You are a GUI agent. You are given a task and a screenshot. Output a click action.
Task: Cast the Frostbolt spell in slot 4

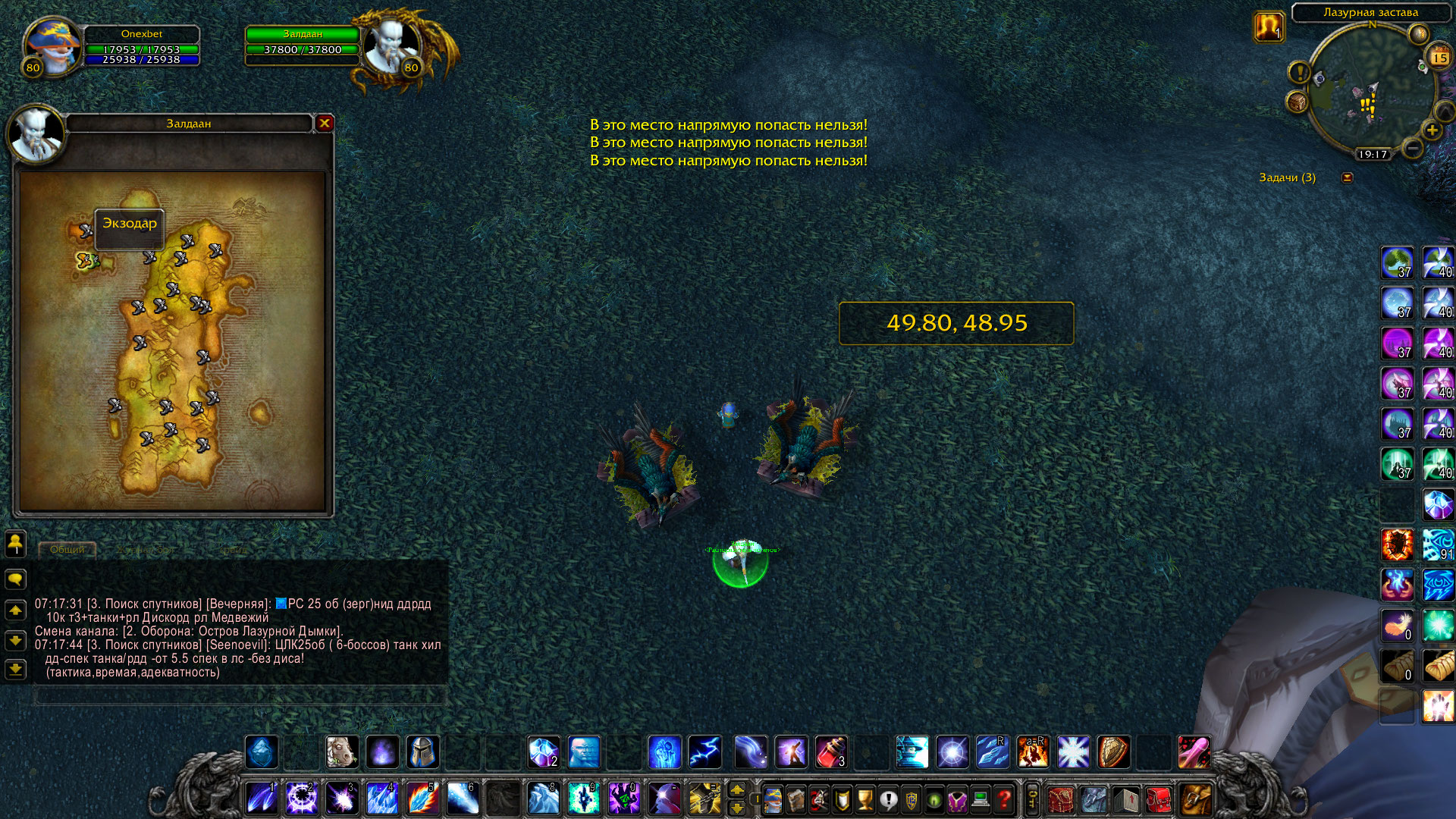(x=381, y=799)
